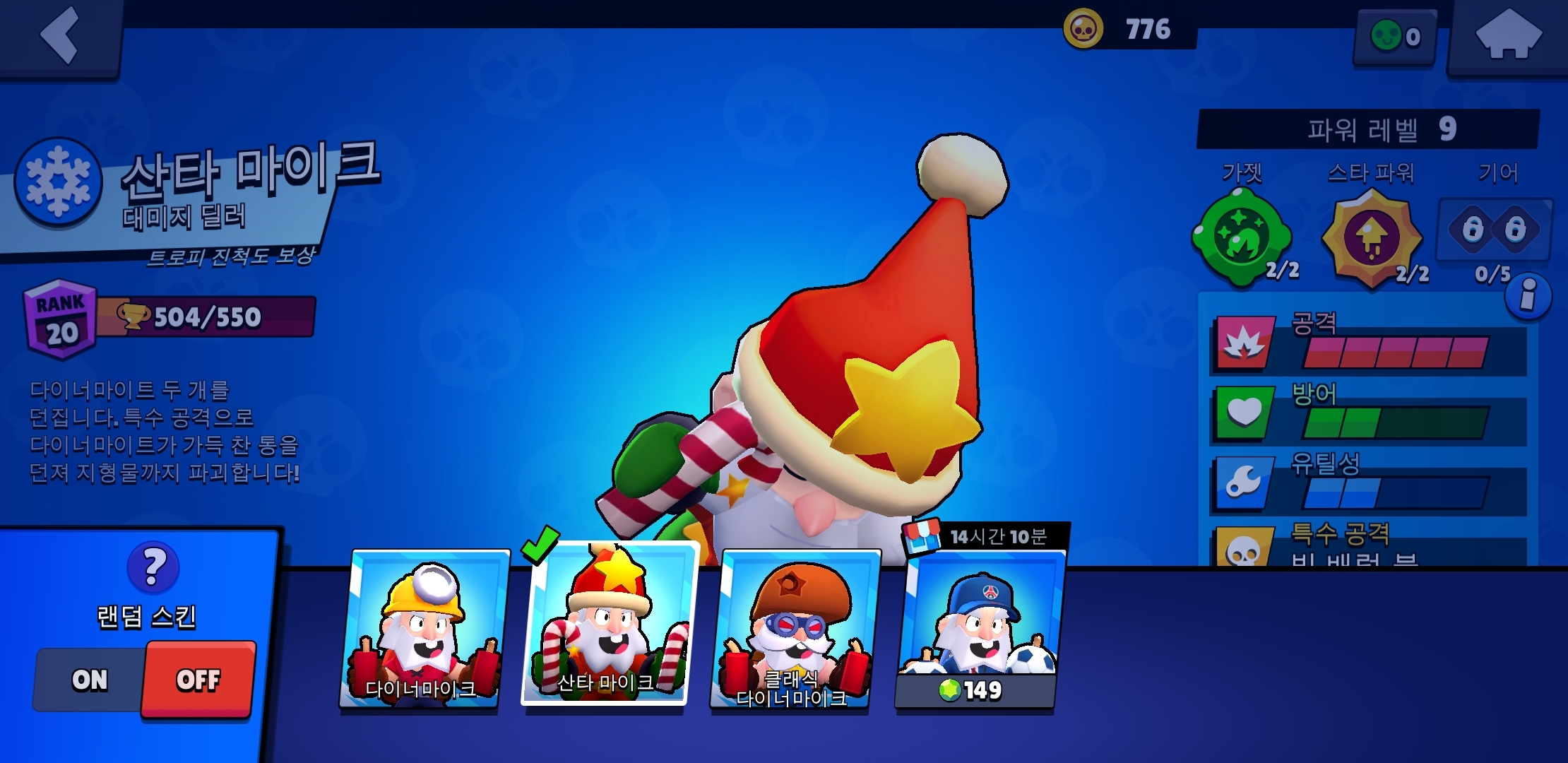Tap the snowflake brawler class icon
The height and width of the screenshot is (763, 1568).
click(x=58, y=182)
